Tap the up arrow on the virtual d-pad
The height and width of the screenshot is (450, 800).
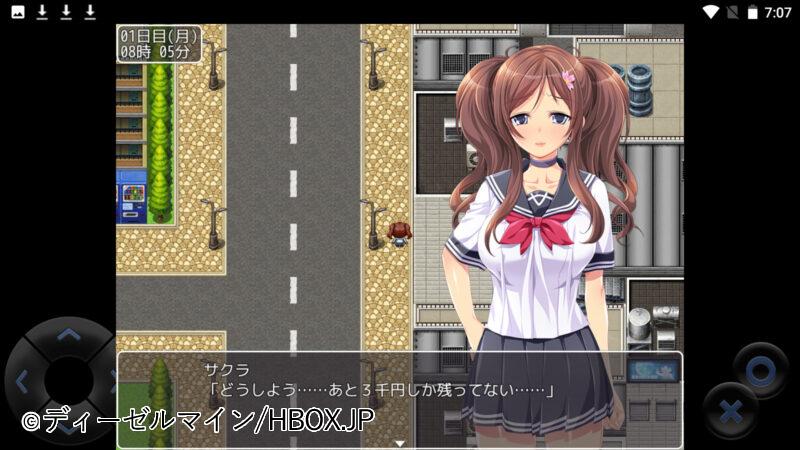(x=68, y=335)
